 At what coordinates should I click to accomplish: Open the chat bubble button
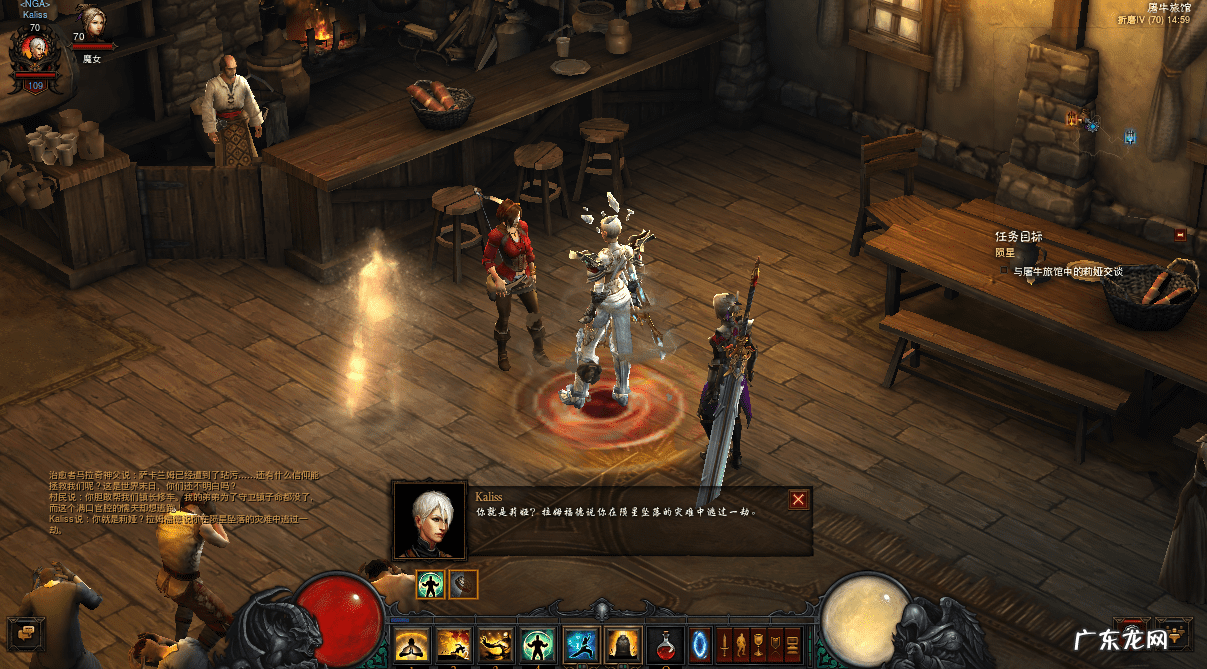tap(26, 631)
